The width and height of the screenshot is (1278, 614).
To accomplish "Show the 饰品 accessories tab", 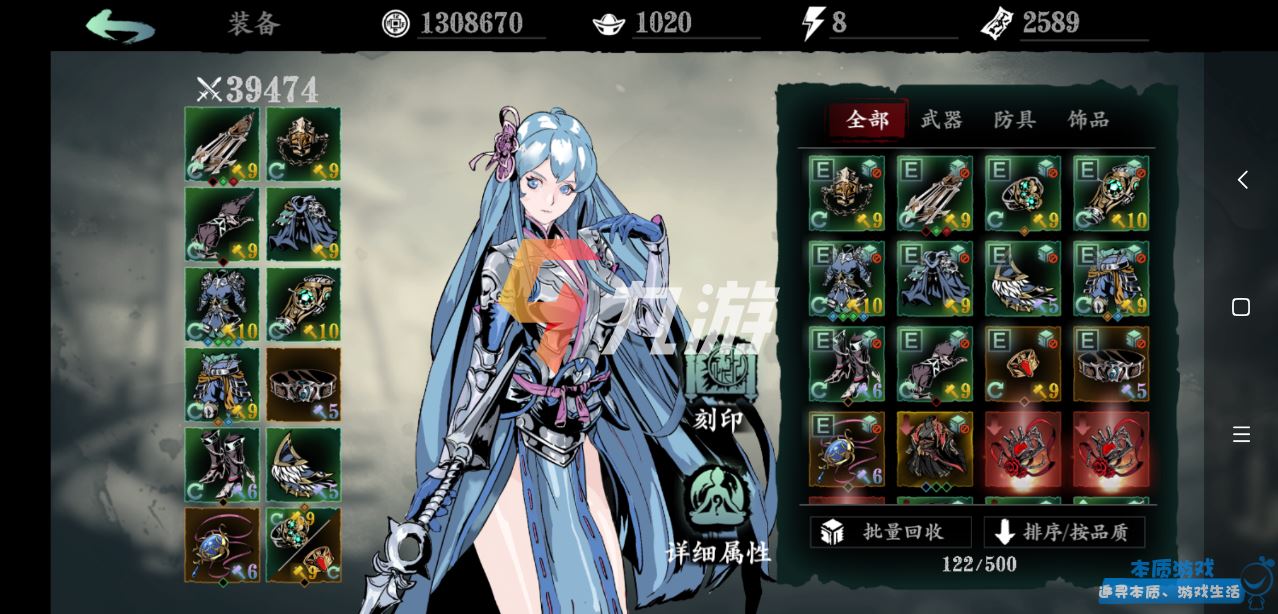I will coord(1089,120).
